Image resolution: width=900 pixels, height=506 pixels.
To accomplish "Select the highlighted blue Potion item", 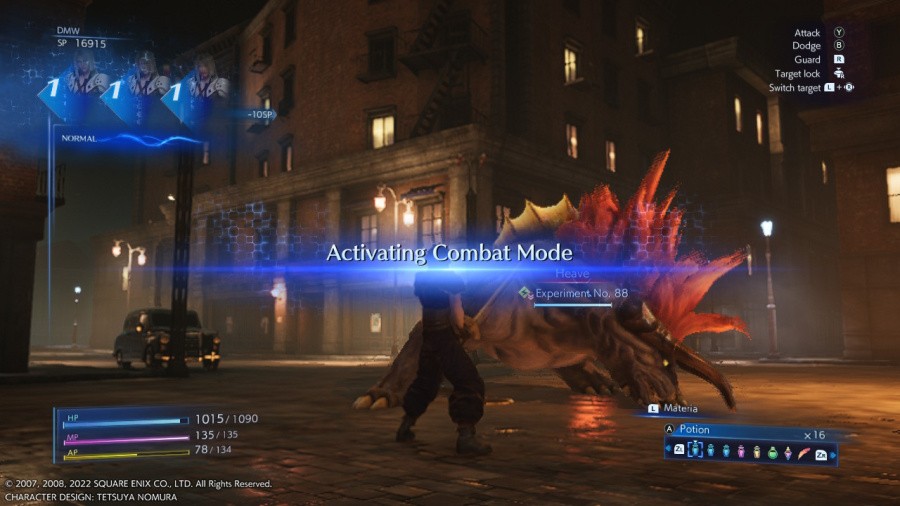I will [x=695, y=451].
